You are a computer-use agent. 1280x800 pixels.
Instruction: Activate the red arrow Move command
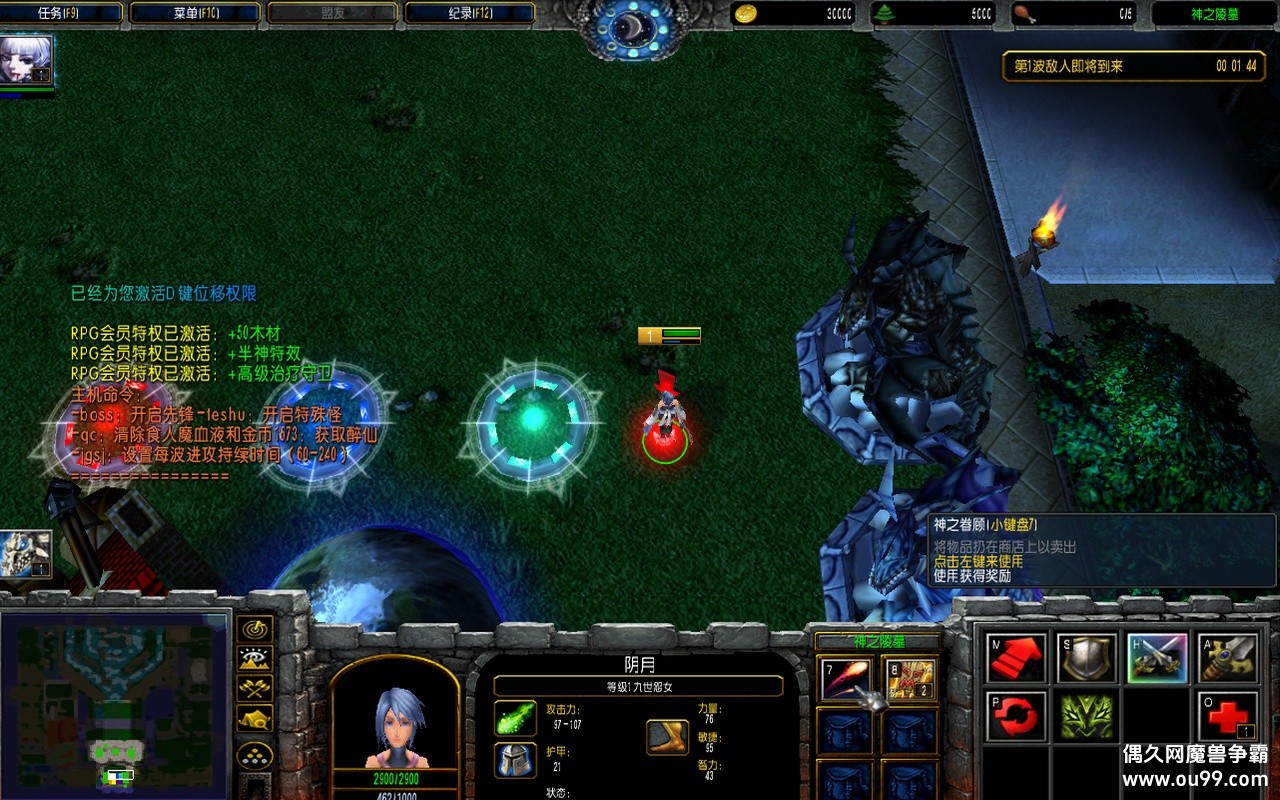1016,659
